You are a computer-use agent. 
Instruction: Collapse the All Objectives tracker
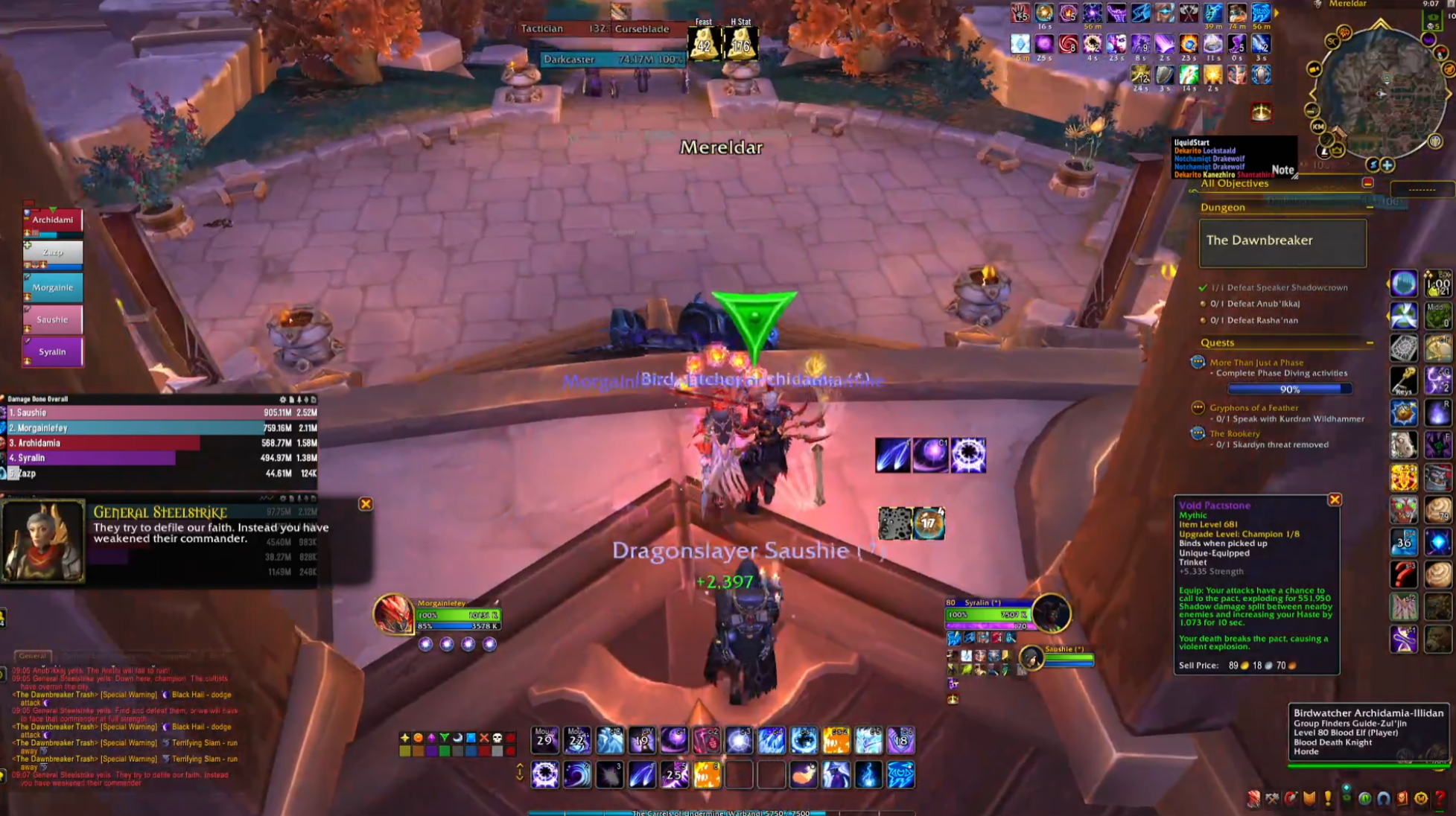[x=1367, y=183]
